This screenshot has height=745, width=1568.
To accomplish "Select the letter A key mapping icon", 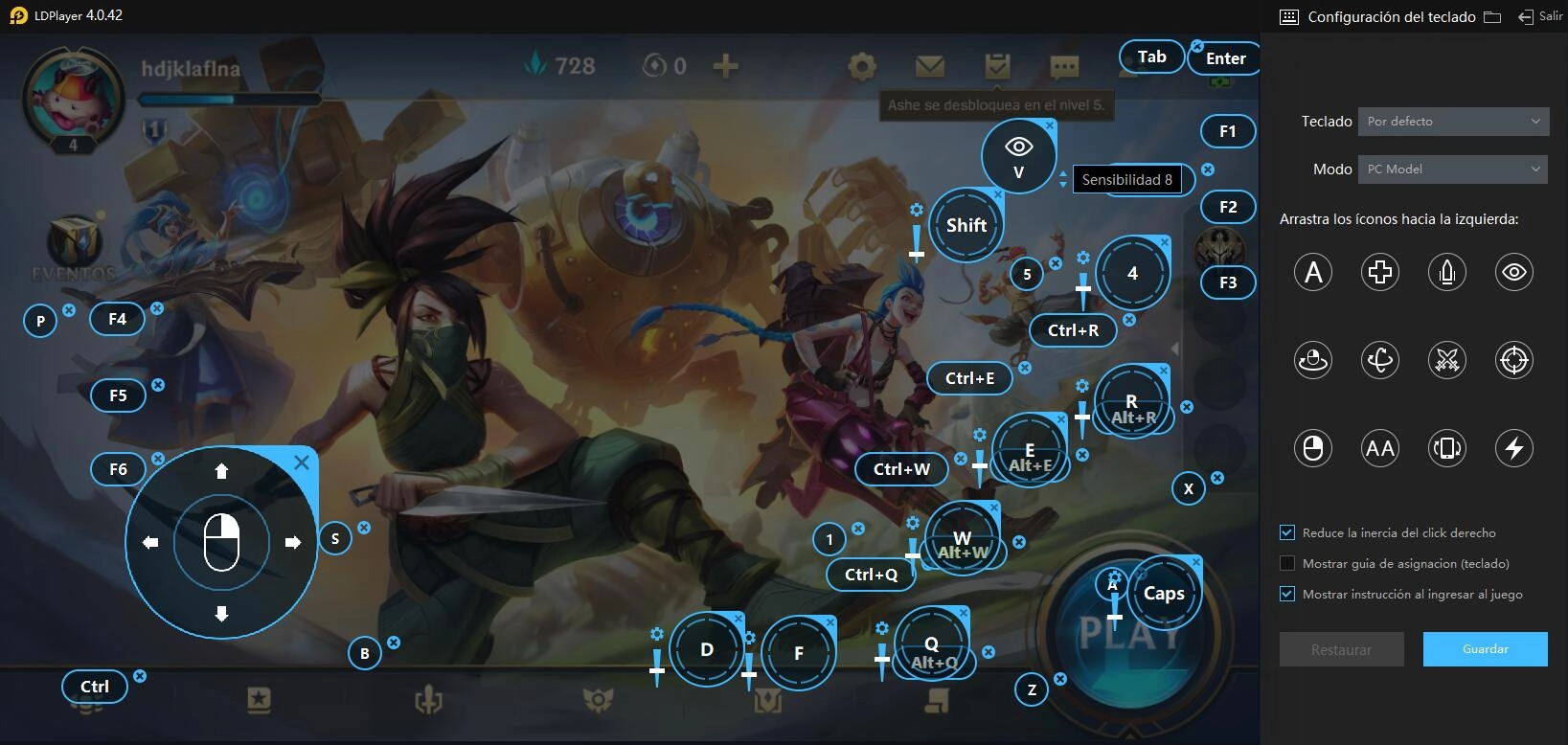I will click(1312, 272).
